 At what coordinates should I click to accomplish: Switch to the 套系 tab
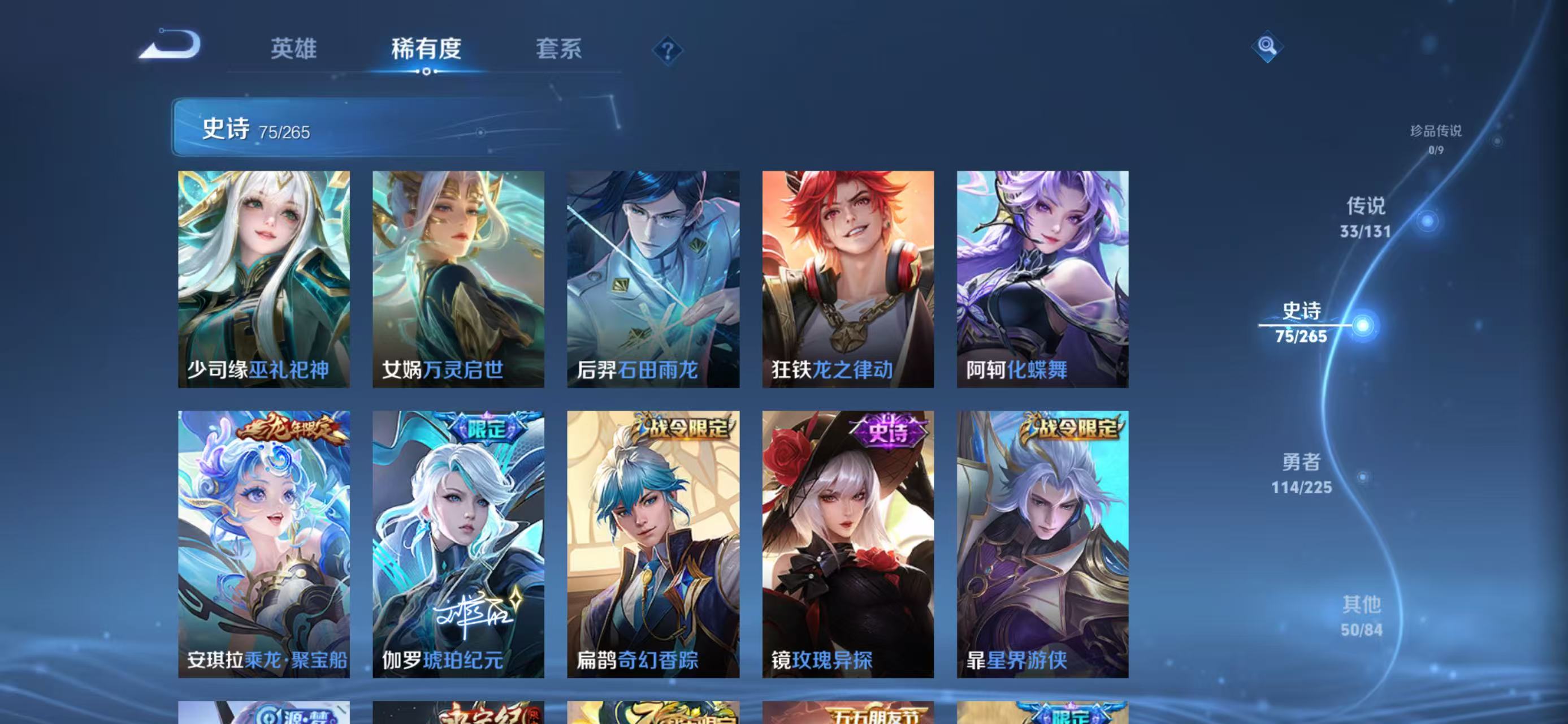click(559, 50)
